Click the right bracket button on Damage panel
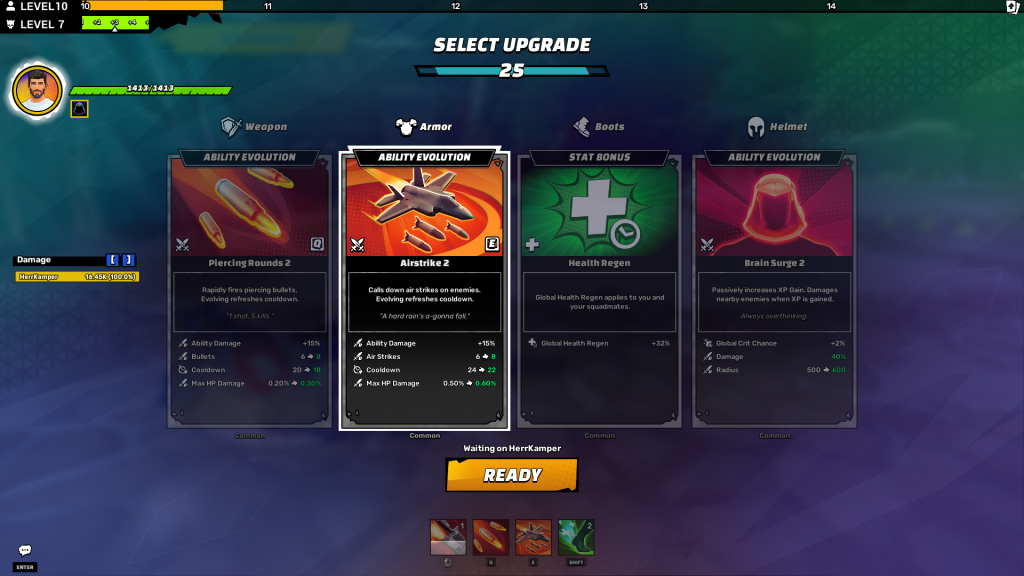The height and width of the screenshot is (576, 1024). 128,260
